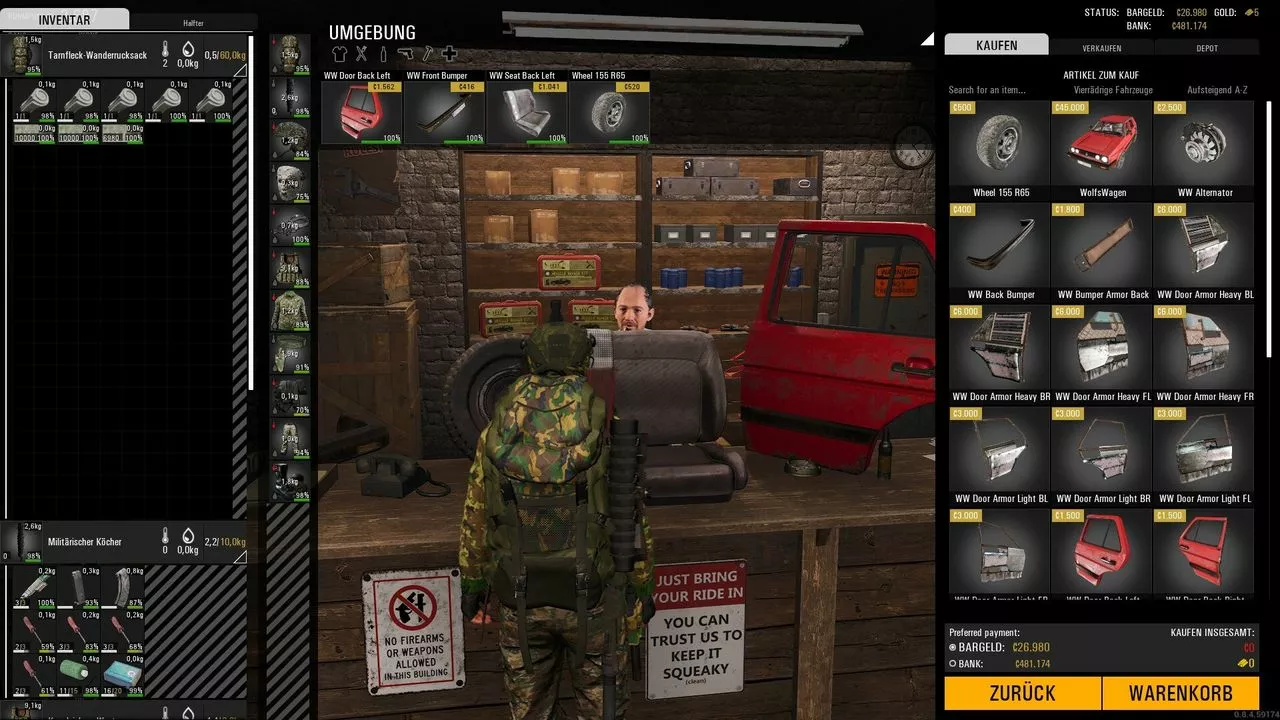The height and width of the screenshot is (720, 1280).
Task: Change the Aufsteigend A-Z sort order
Action: [x=1216, y=90]
